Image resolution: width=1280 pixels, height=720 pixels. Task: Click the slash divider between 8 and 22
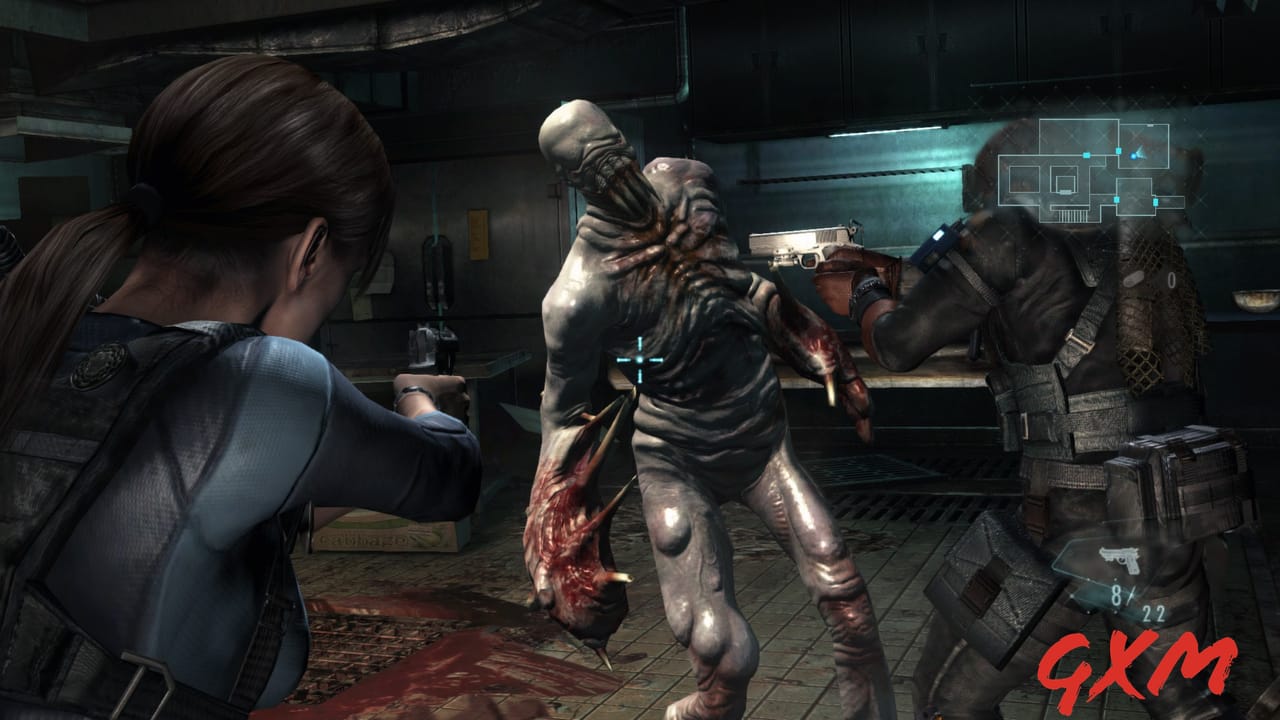click(x=1131, y=594)
